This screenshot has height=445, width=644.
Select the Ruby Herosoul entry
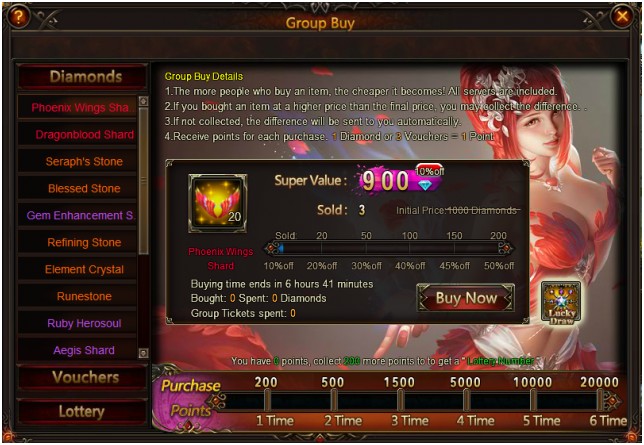tap(84, 323)
